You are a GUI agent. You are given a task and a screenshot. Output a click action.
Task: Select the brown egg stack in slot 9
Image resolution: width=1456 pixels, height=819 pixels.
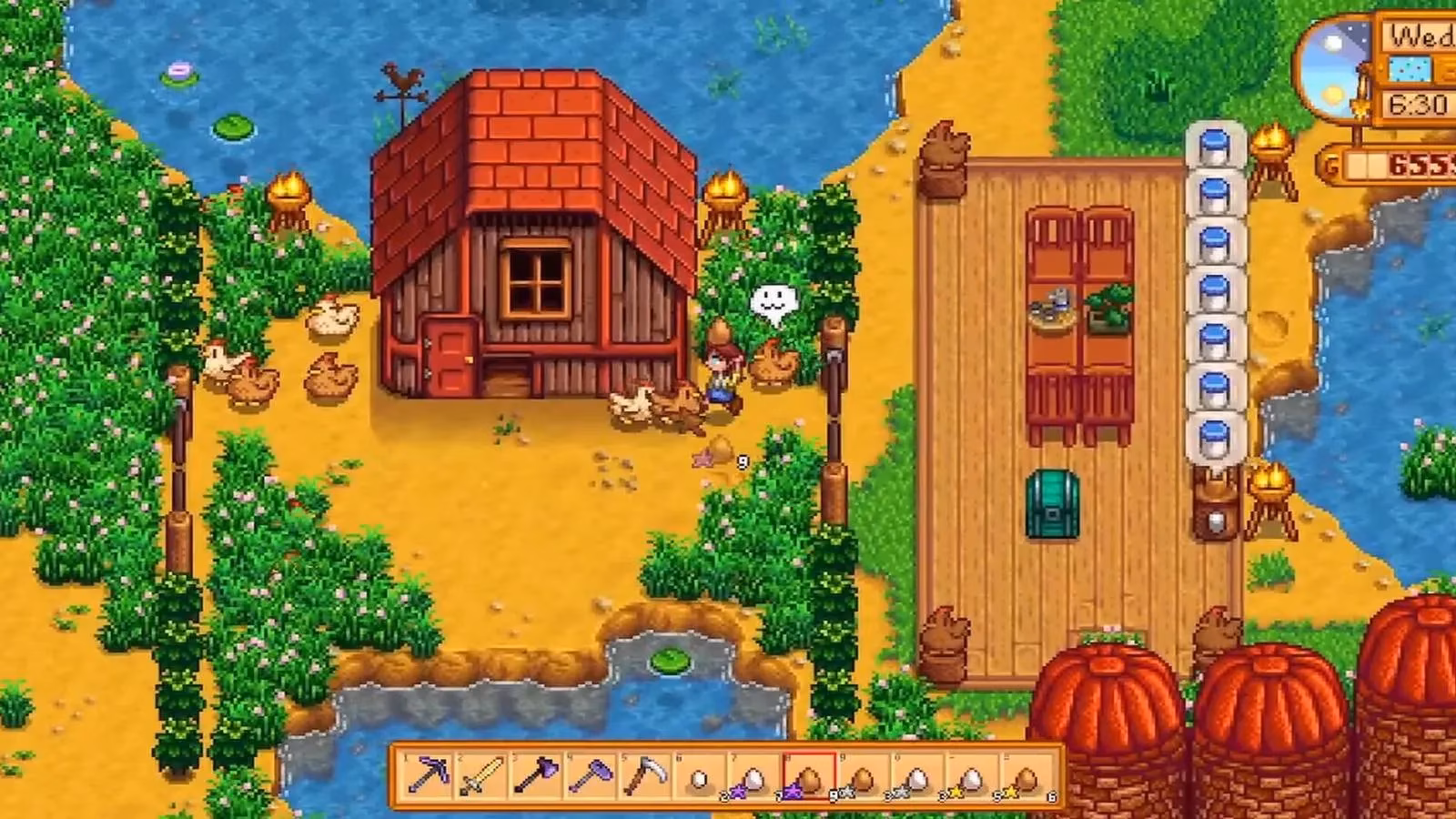pos(862,773)
